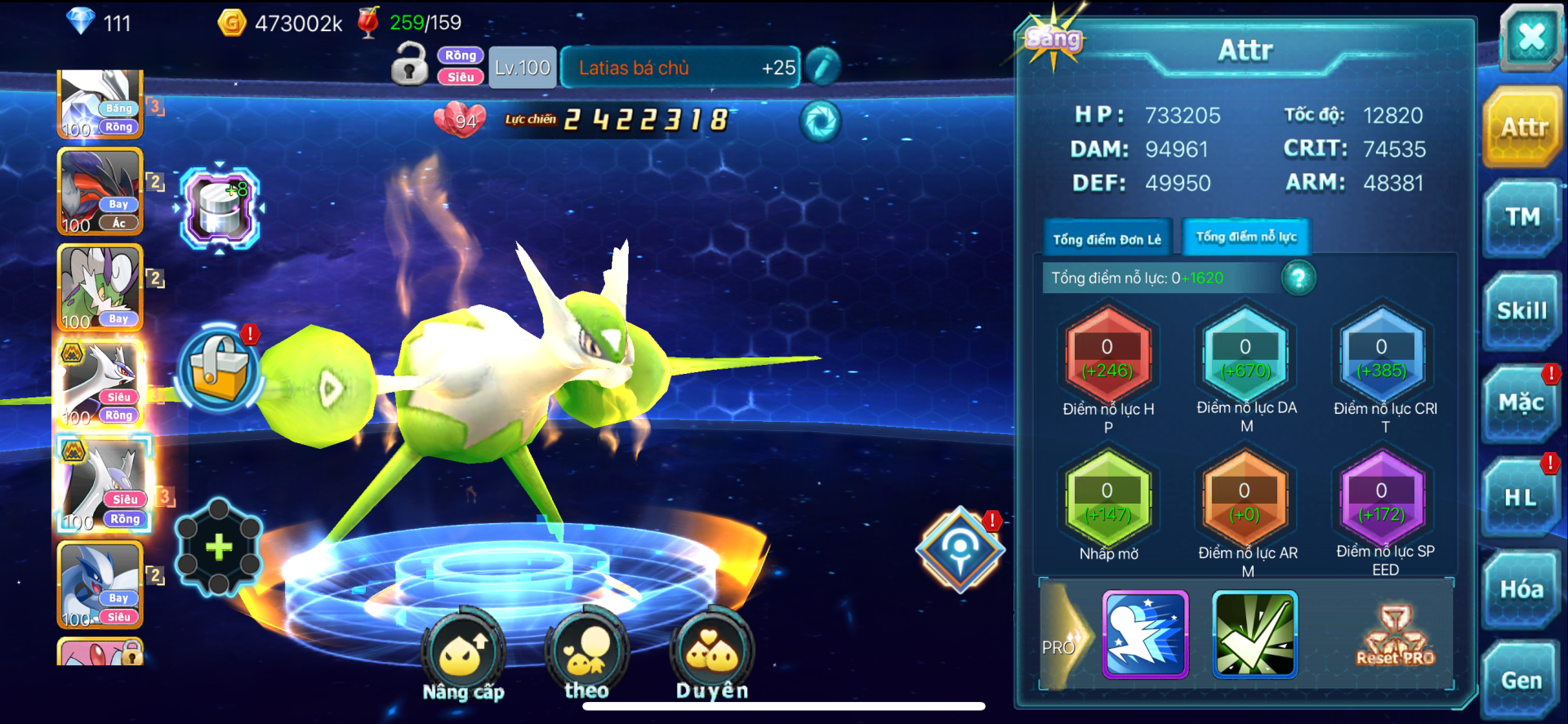Screen dimensions: 1568x724
Task: Click the effort points help question mark
Action: coord(1298,278)
